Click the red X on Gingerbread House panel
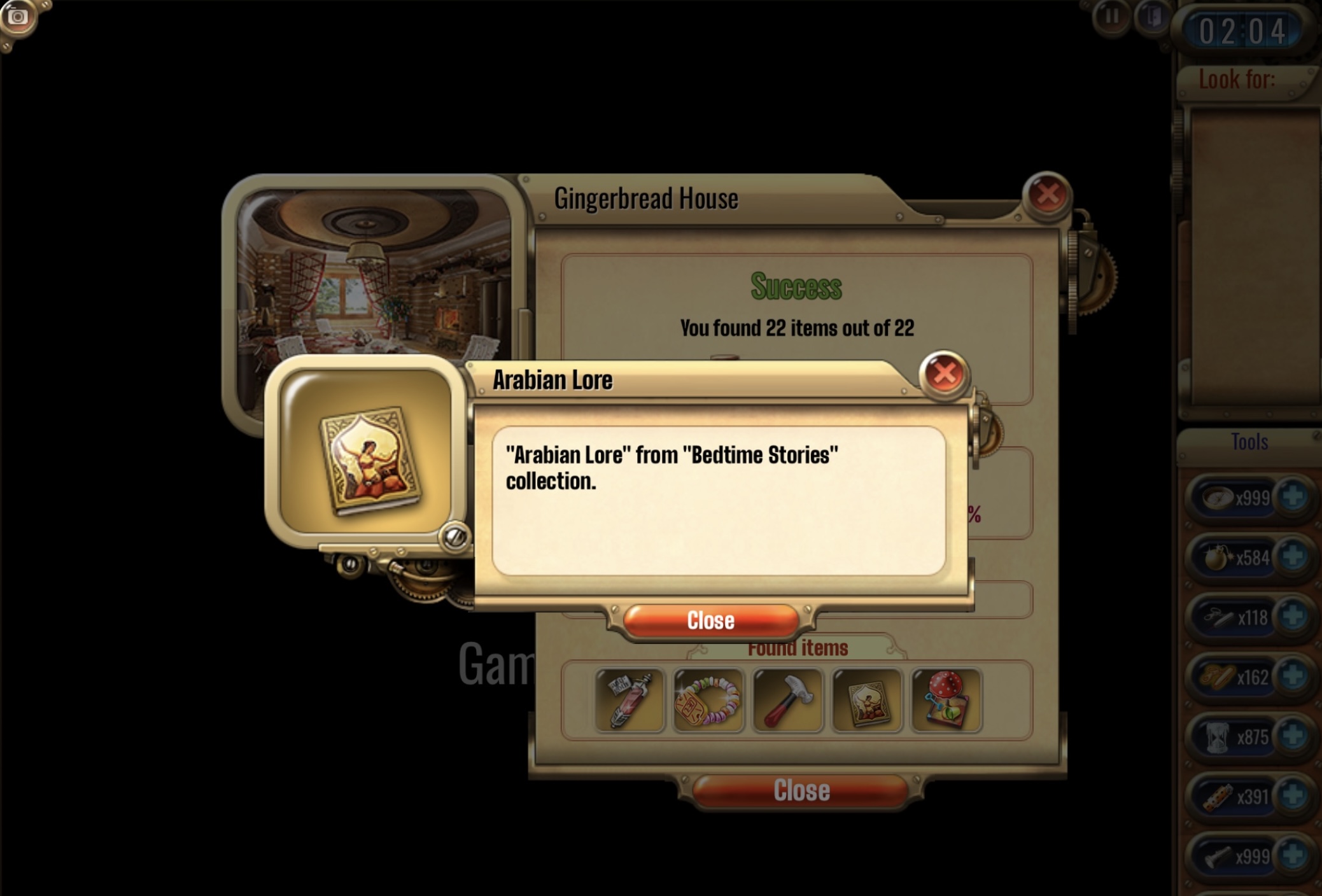 point(1047,195)
